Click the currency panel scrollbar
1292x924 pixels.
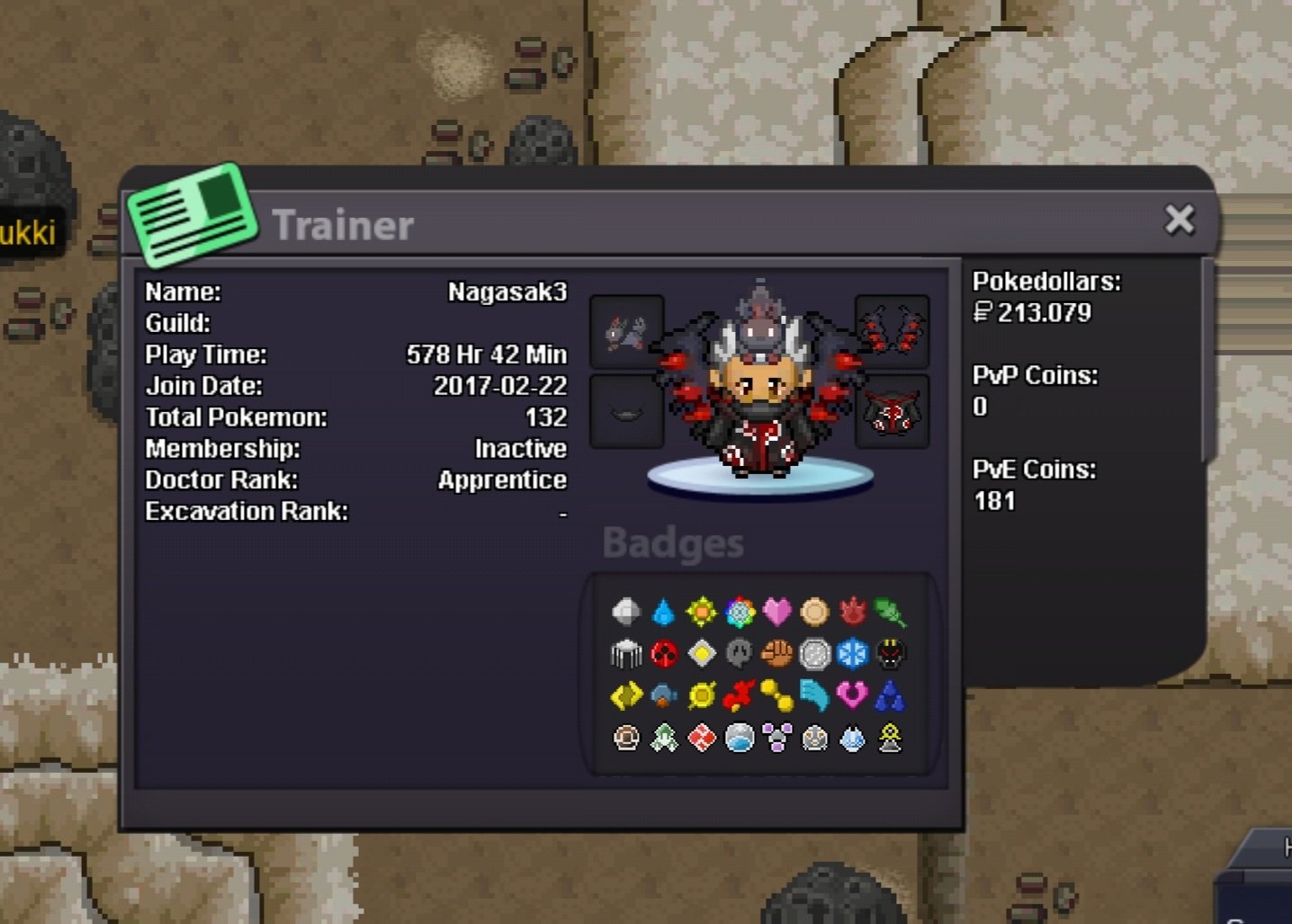[1207, 360]
